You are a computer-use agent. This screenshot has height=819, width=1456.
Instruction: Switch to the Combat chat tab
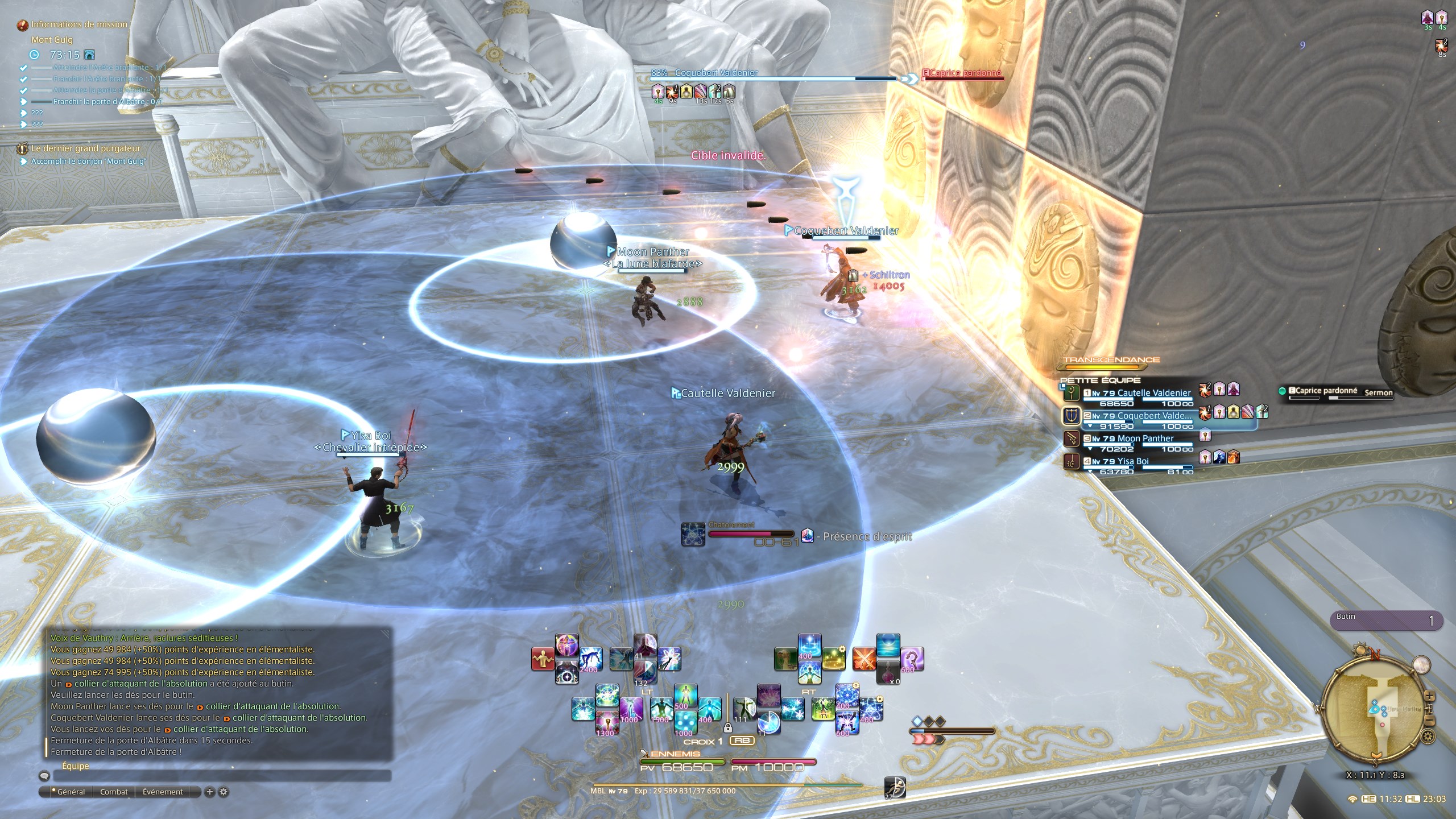click(114, 792)
